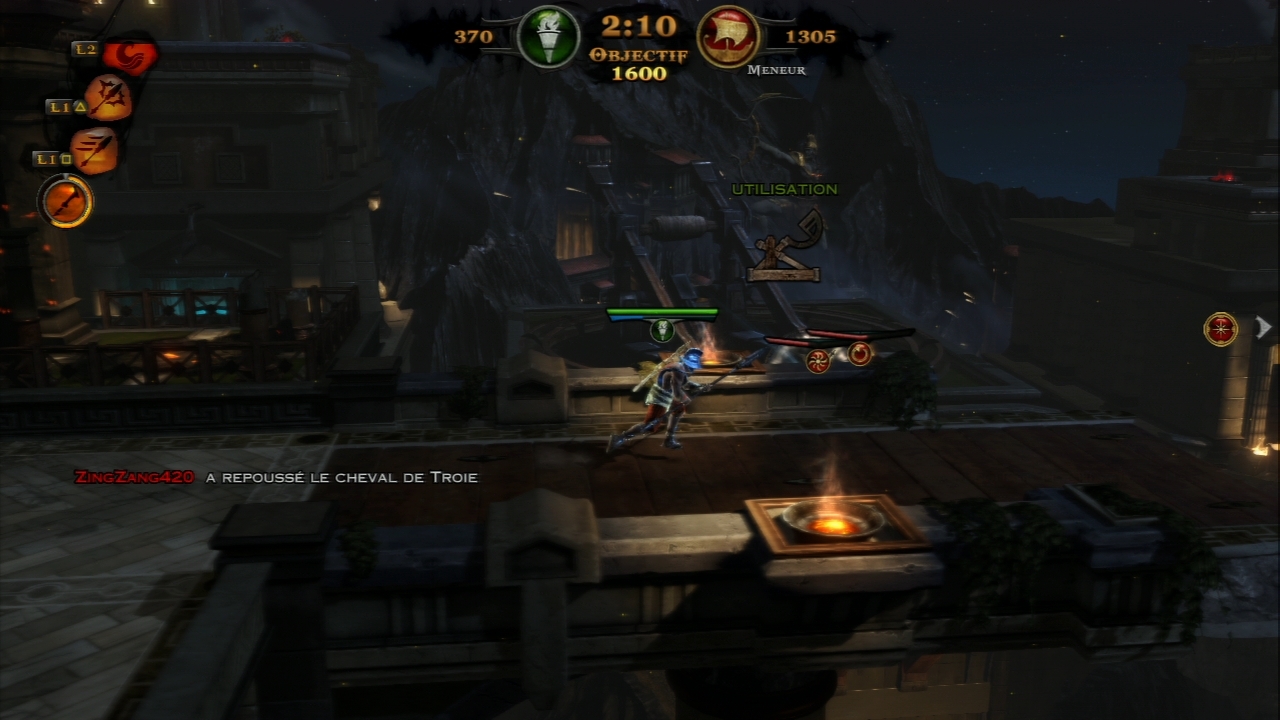Activate the red wave magic ability
The image size is (1280, 720).
(x=129, y=56)
